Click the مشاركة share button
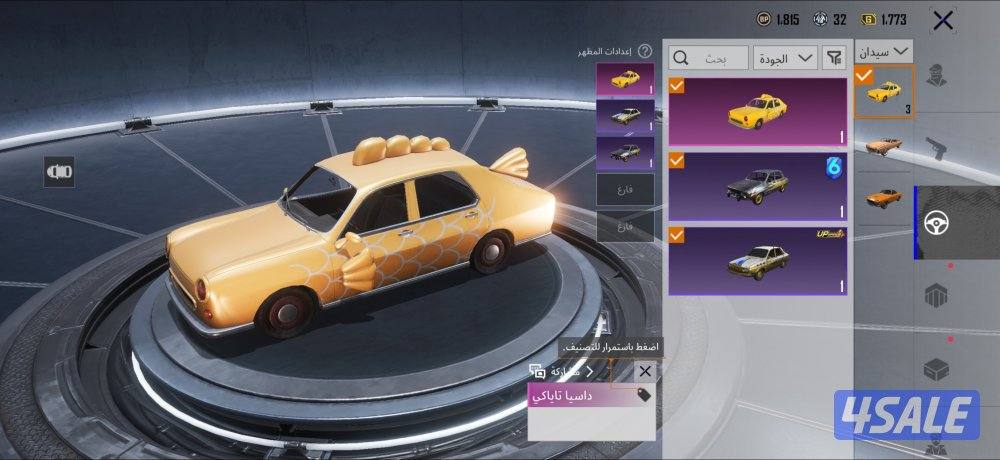Viewport: 1000px width, 460px height. click(563, 371)
